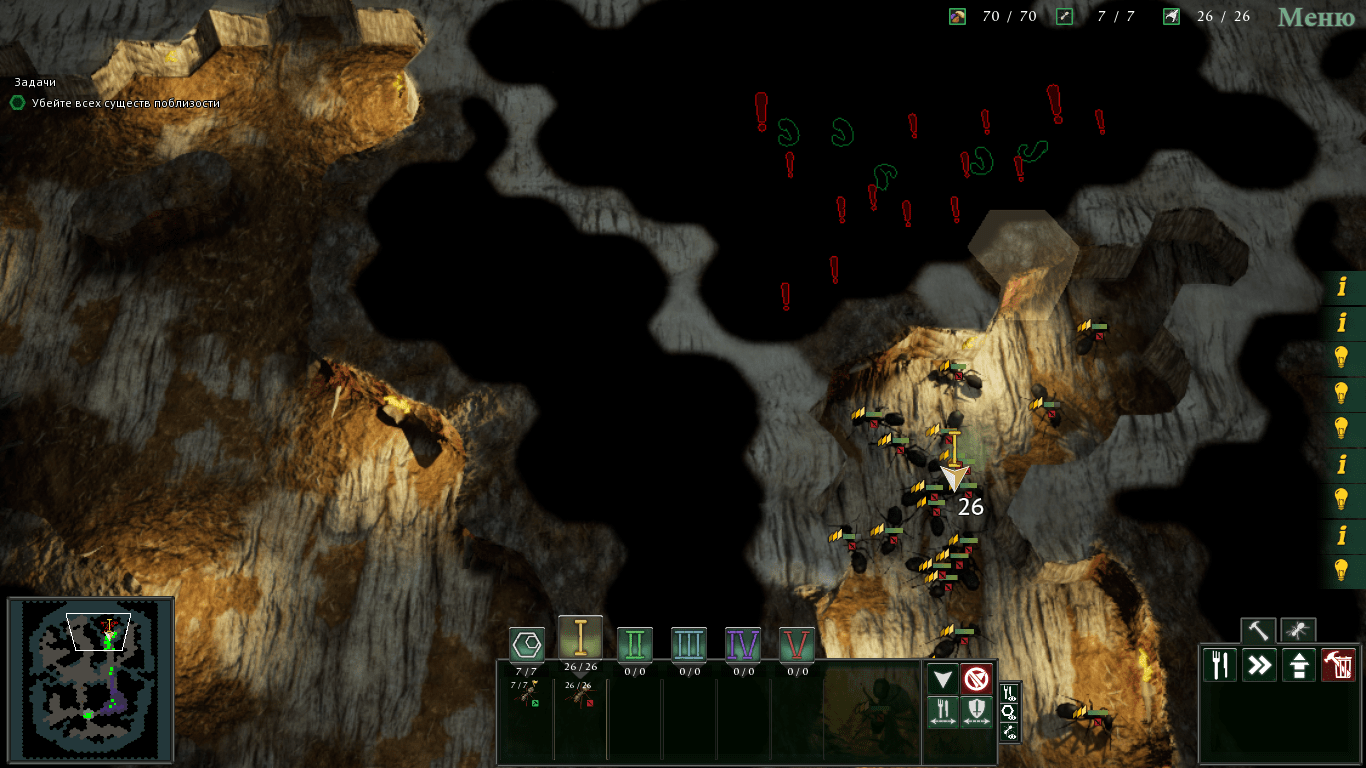Select the hexagon nest group tab
The width and height of the screenshot is (1366, 768).
click(527, 645)
